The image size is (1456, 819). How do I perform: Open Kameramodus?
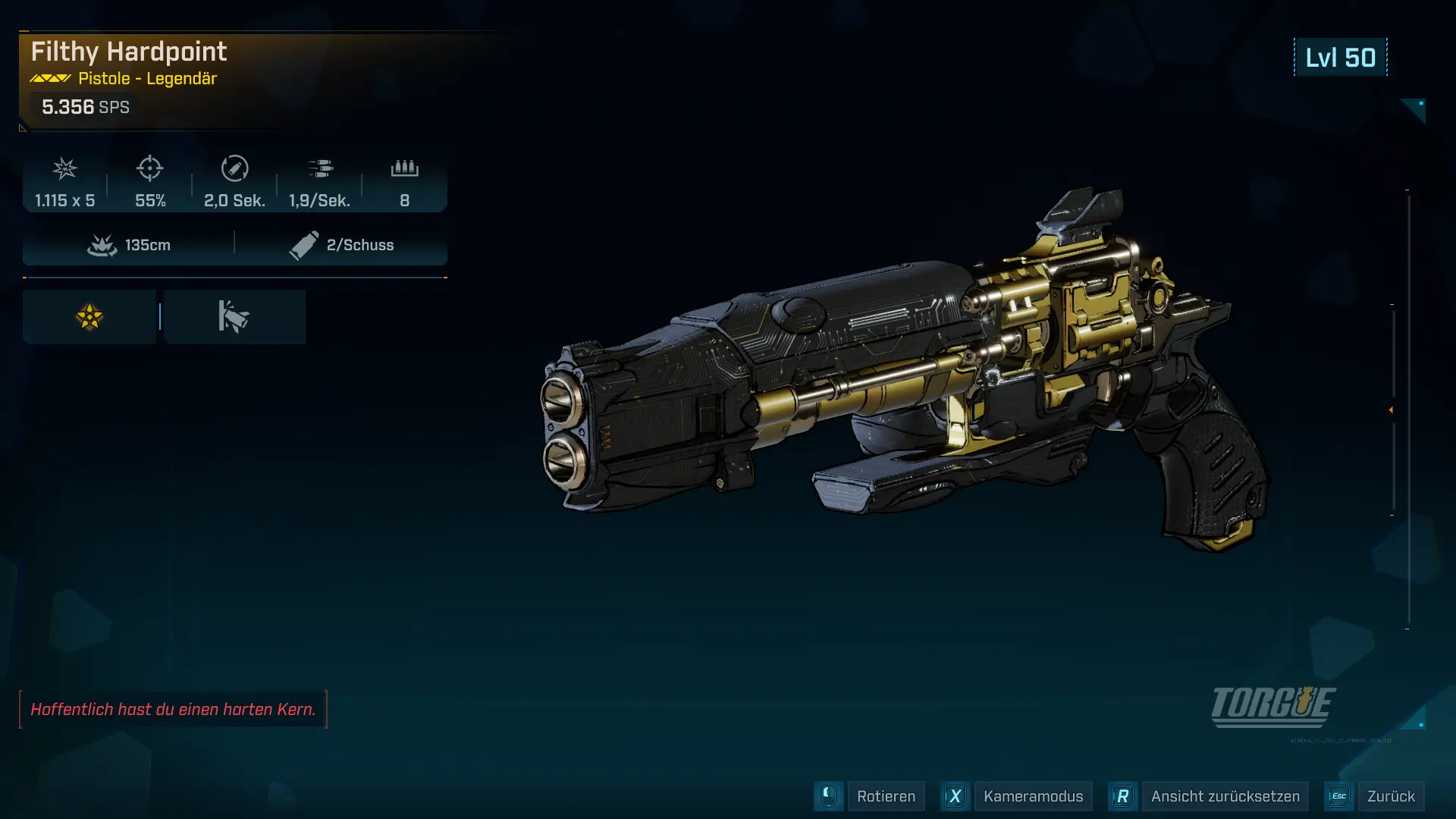coord(1033,796)
